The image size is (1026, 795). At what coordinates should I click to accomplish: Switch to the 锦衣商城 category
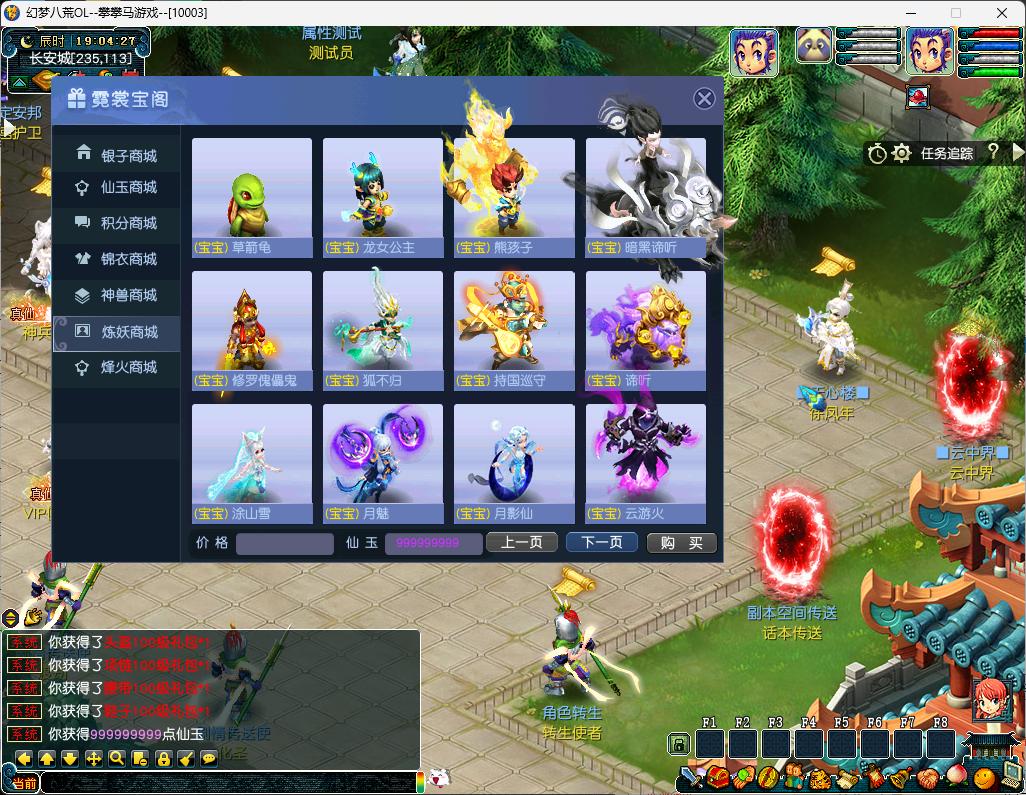click(x=117, y=259)
